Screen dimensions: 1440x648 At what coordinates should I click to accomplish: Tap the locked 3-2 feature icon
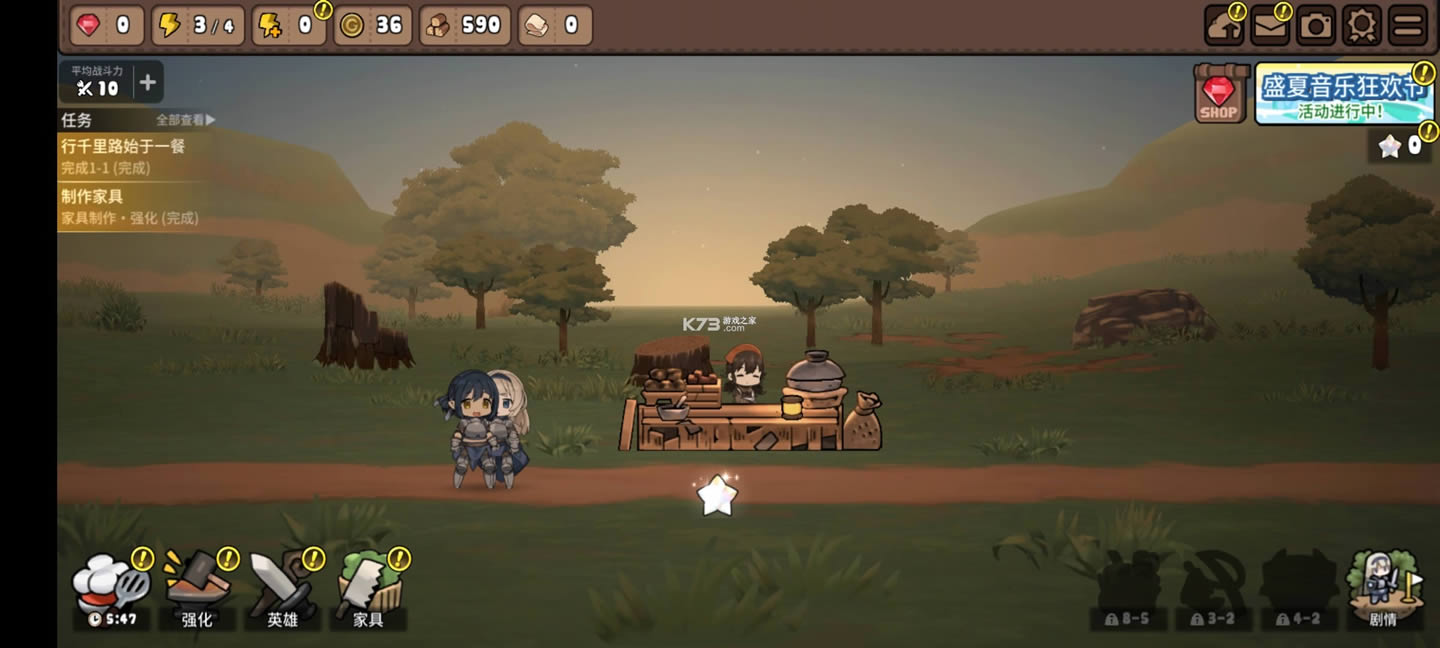pos(1212,592)
